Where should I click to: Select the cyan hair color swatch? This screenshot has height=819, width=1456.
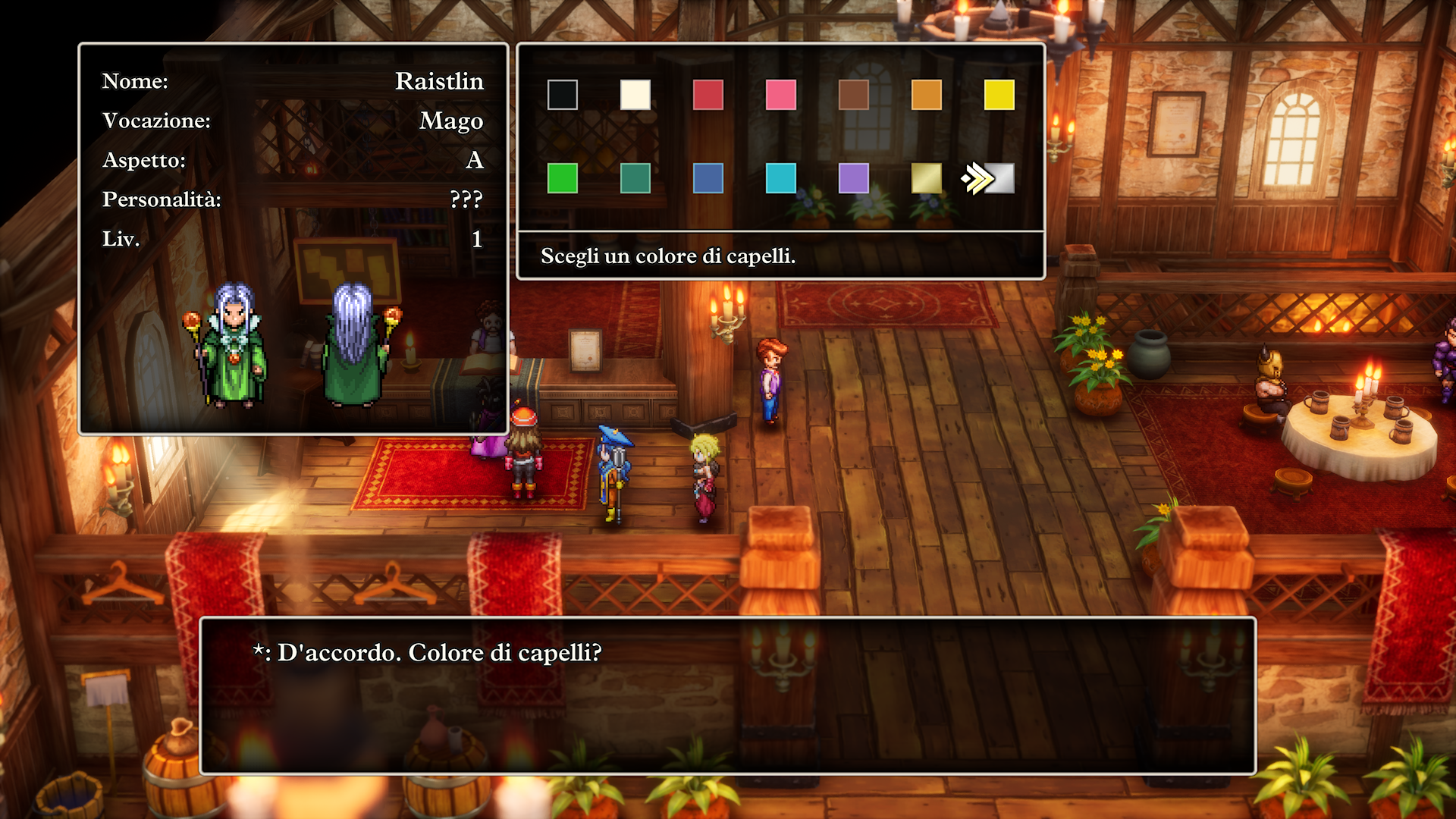[780, 180]
